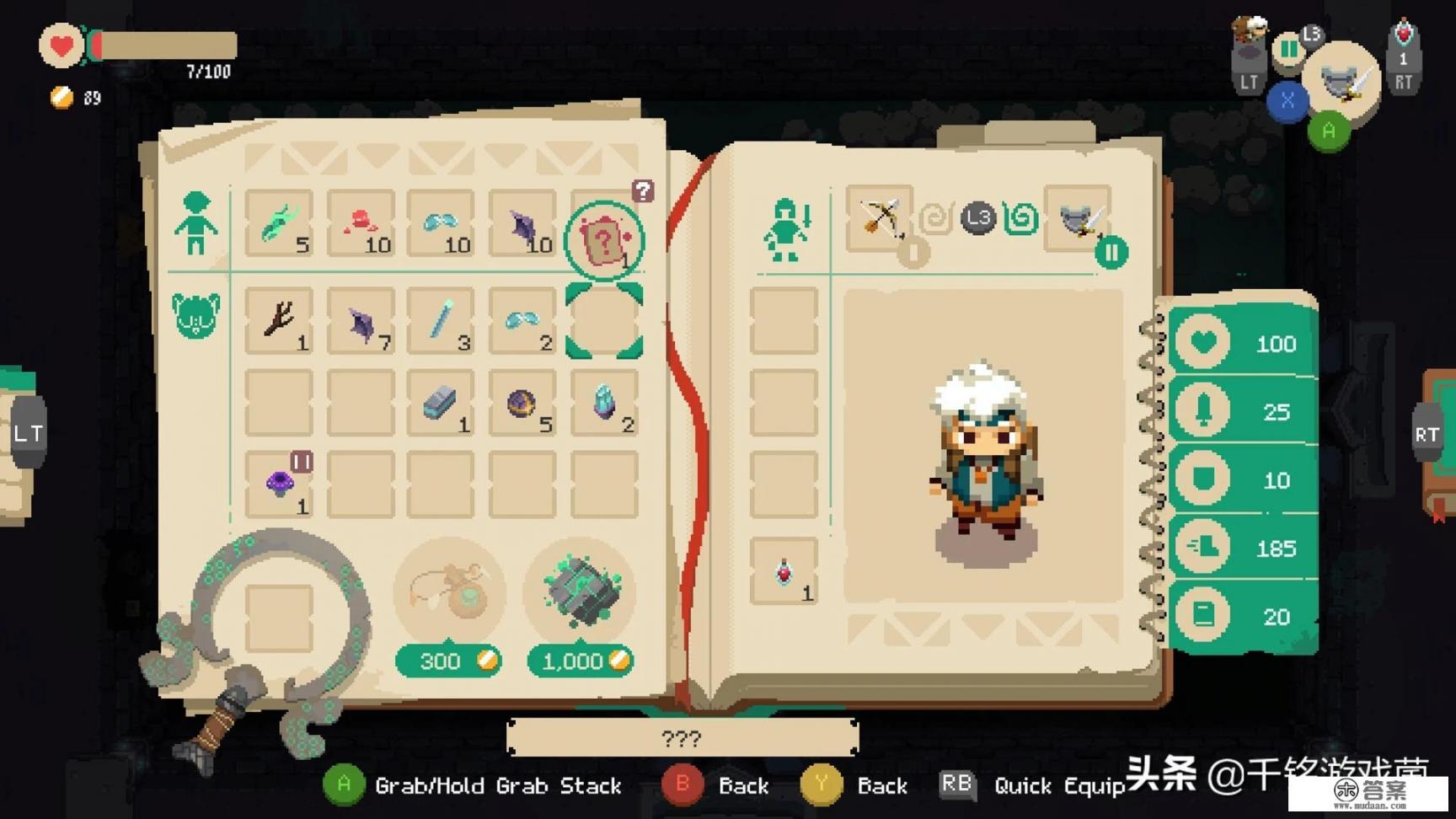This screenshot has width=1456, height=819.
Task: Select the blue goggles stack of 10
Action: pos(442,223)
